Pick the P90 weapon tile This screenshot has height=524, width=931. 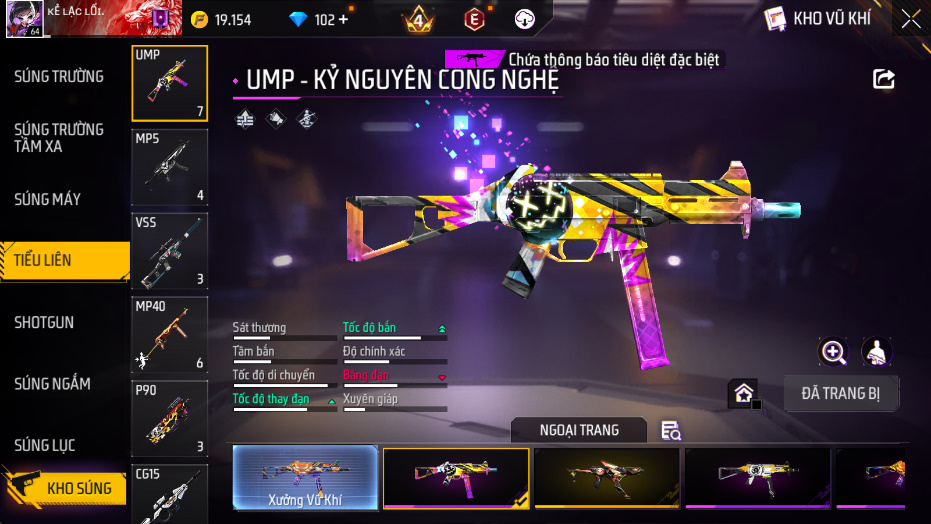pyautogui.click(x=169, y=418)
